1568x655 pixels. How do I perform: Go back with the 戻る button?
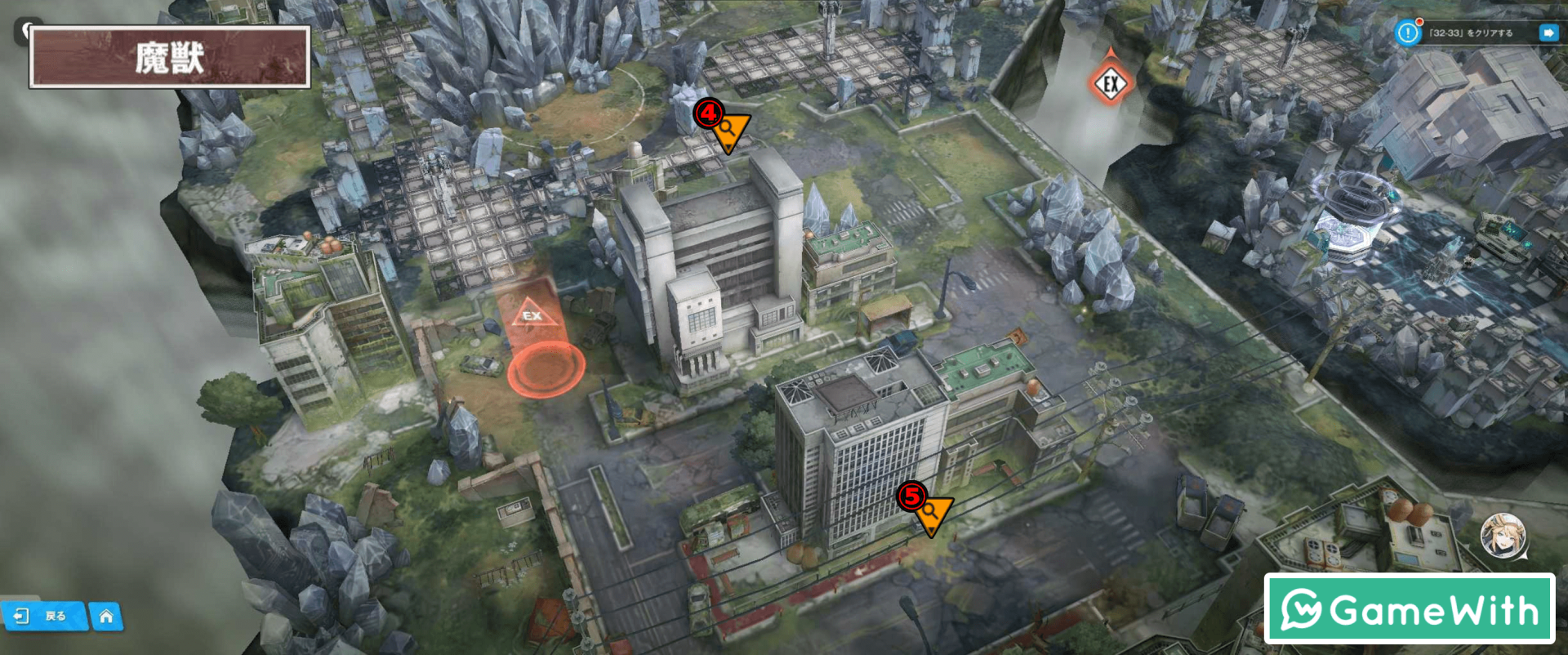coord(43,616)
